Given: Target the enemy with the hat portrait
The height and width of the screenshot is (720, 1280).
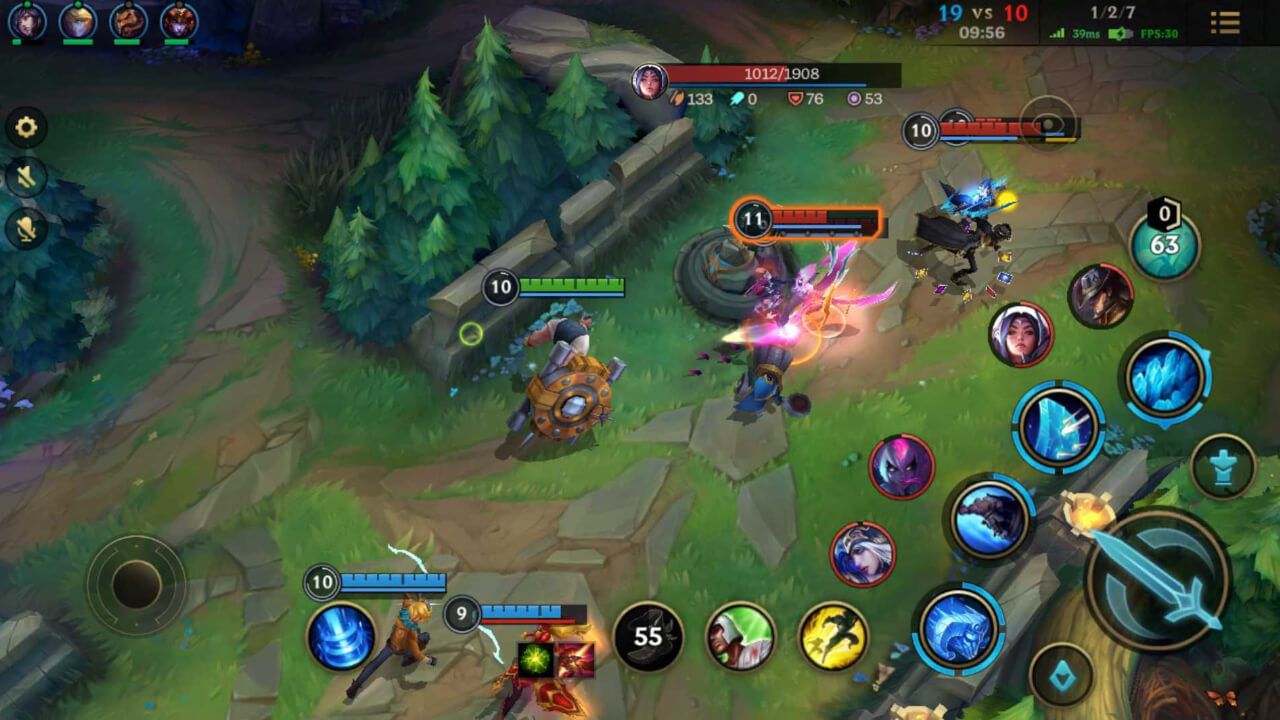Looking at the screenshot, I should [1100, 296].
